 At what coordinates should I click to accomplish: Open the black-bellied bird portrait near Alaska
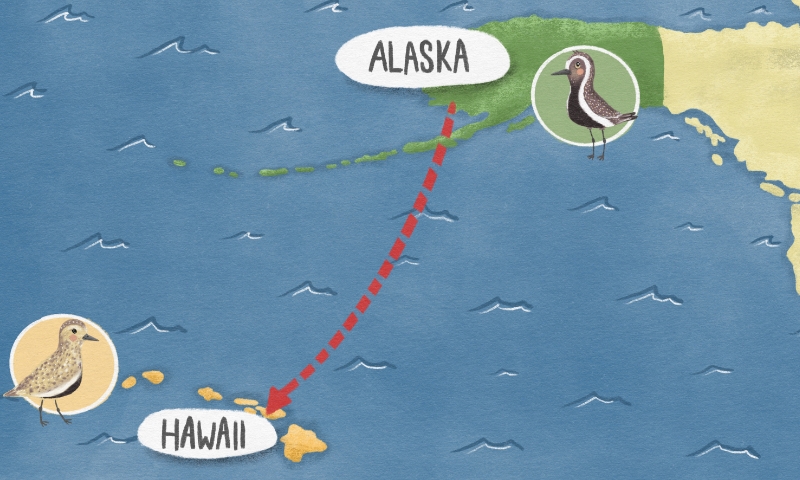coord(585,97)
